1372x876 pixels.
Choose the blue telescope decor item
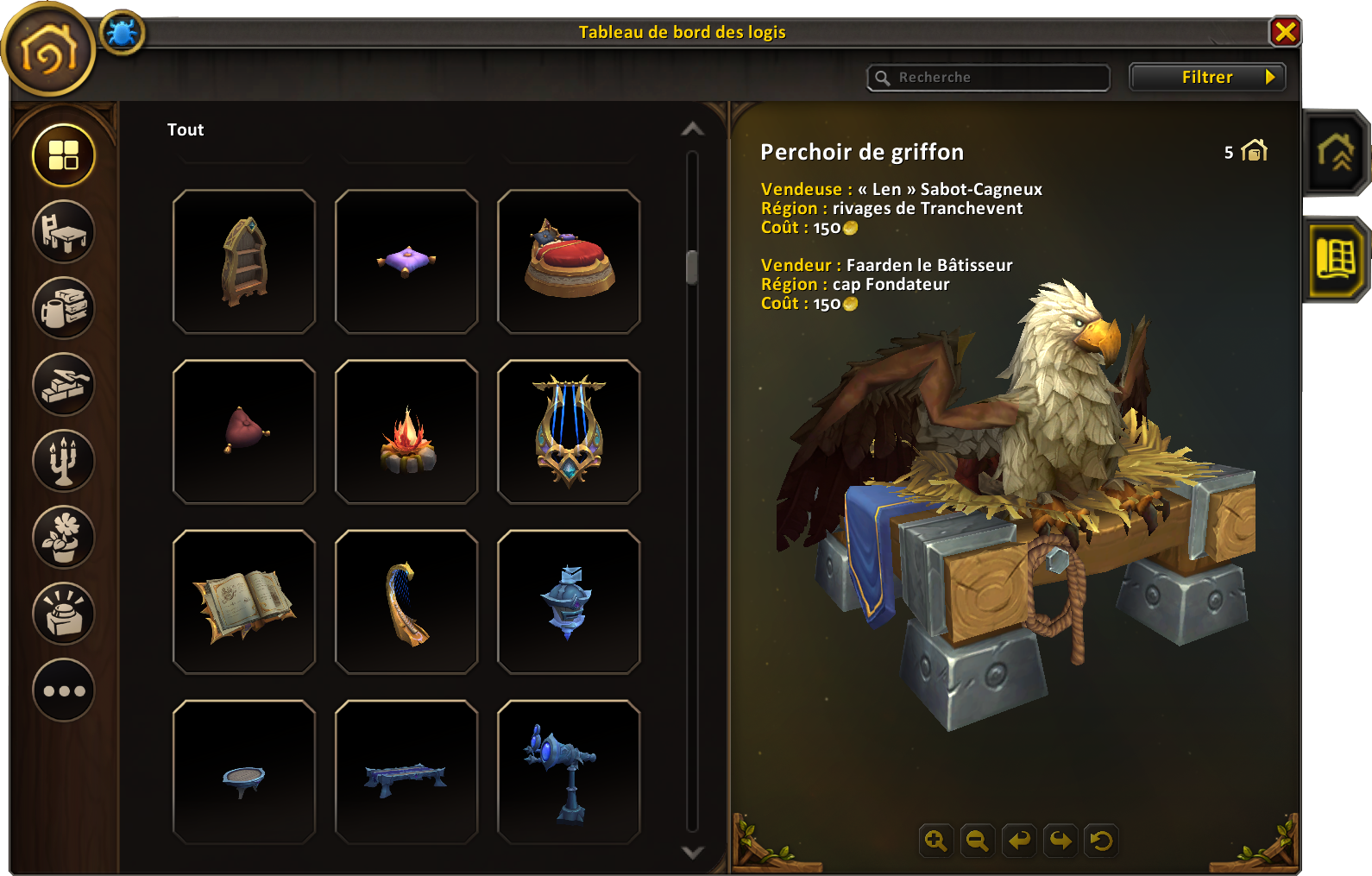[x=569, y=772]
